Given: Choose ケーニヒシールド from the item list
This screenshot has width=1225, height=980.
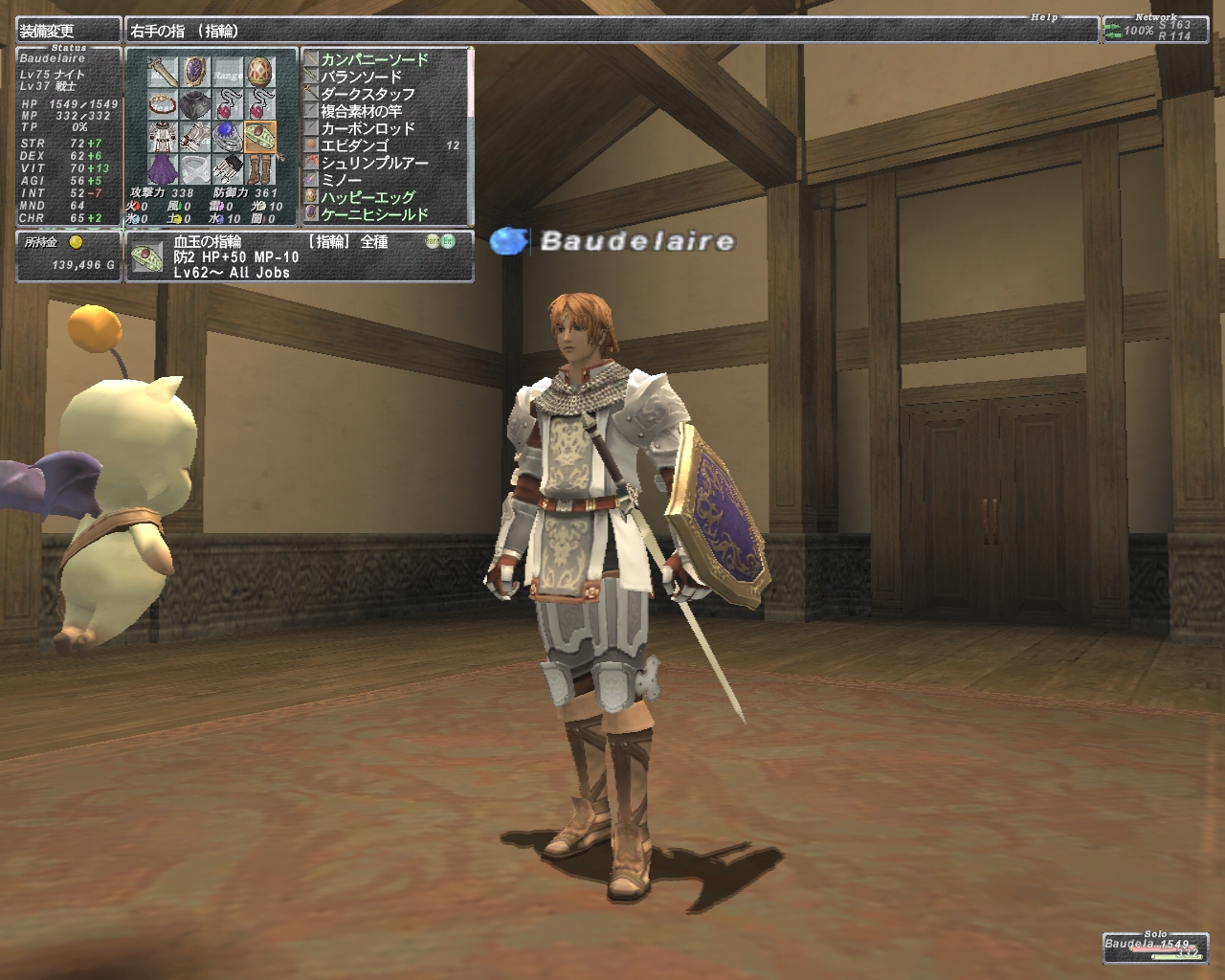Looking at the screenshot, I should click(374, 214).
